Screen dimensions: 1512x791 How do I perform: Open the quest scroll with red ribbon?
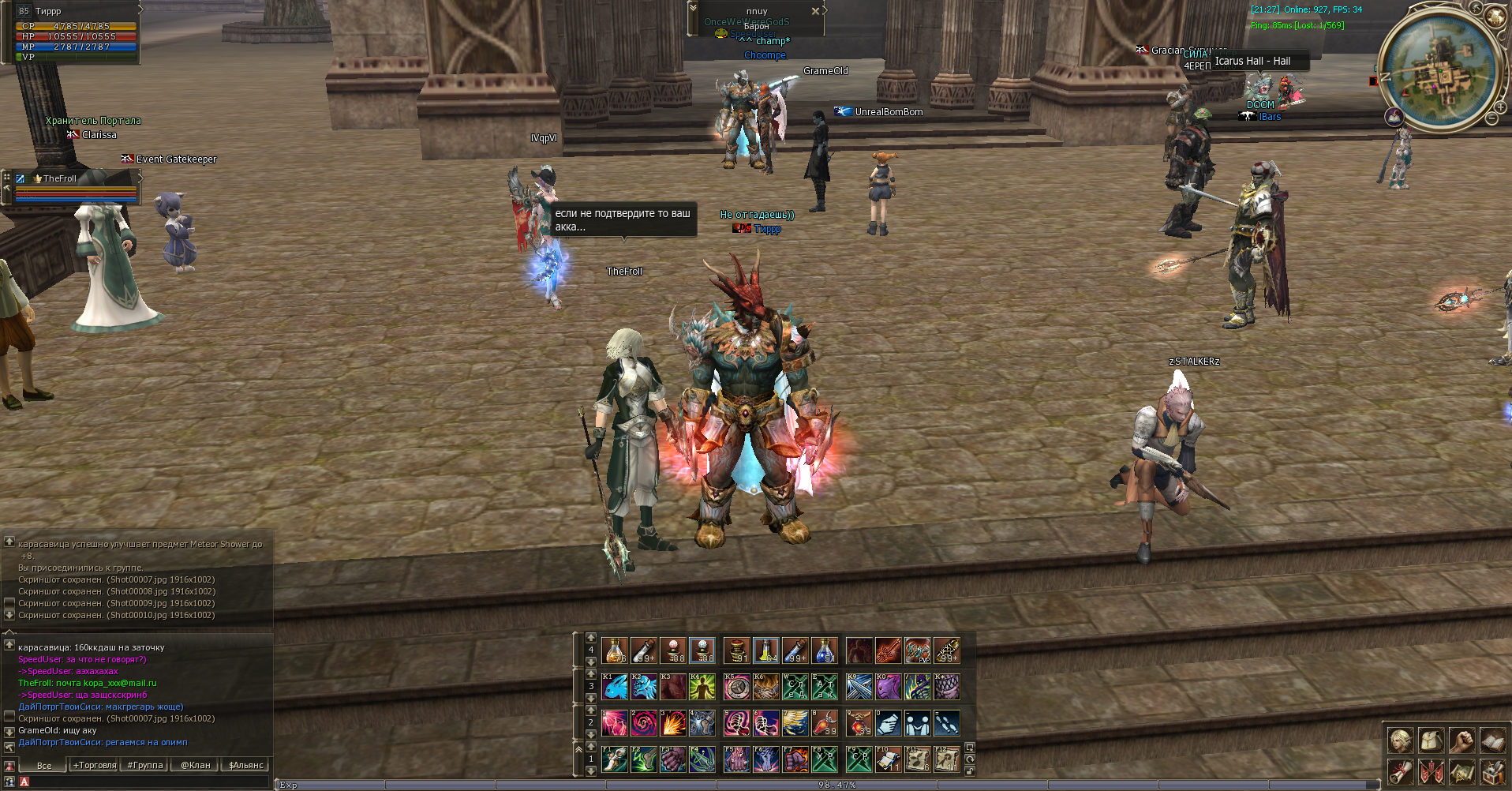(1401, 771)
